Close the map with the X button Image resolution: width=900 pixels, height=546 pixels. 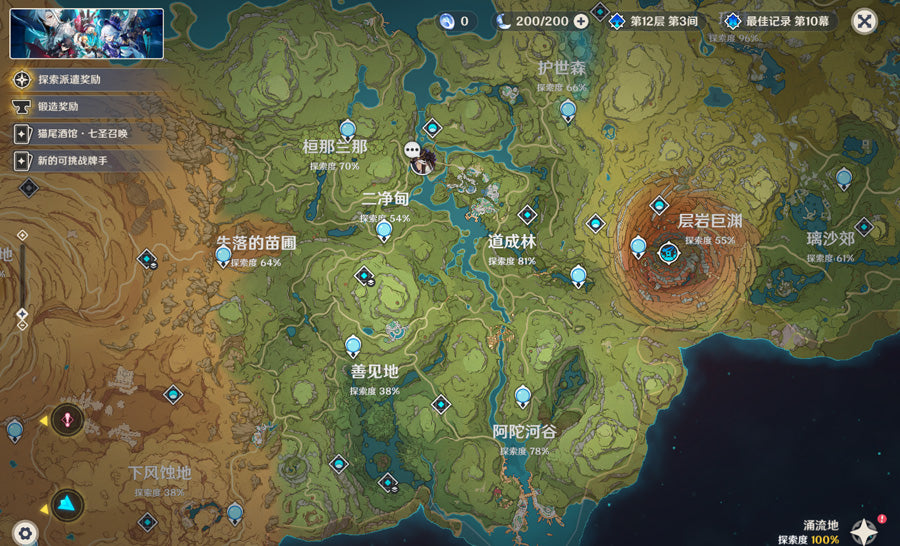pyautogui.click(x=865, y=21)
